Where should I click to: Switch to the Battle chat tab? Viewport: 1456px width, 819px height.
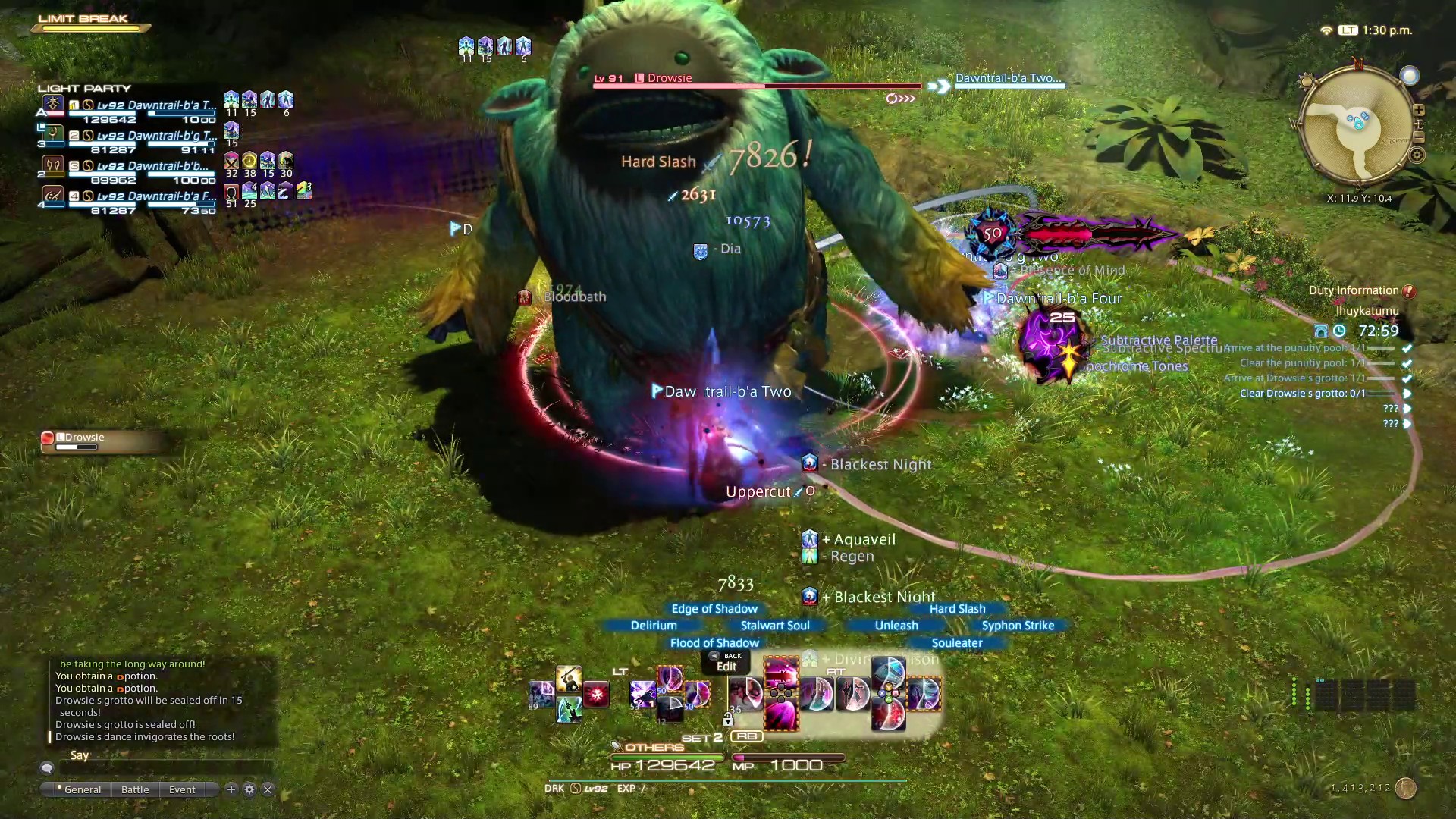click(135, 789)
